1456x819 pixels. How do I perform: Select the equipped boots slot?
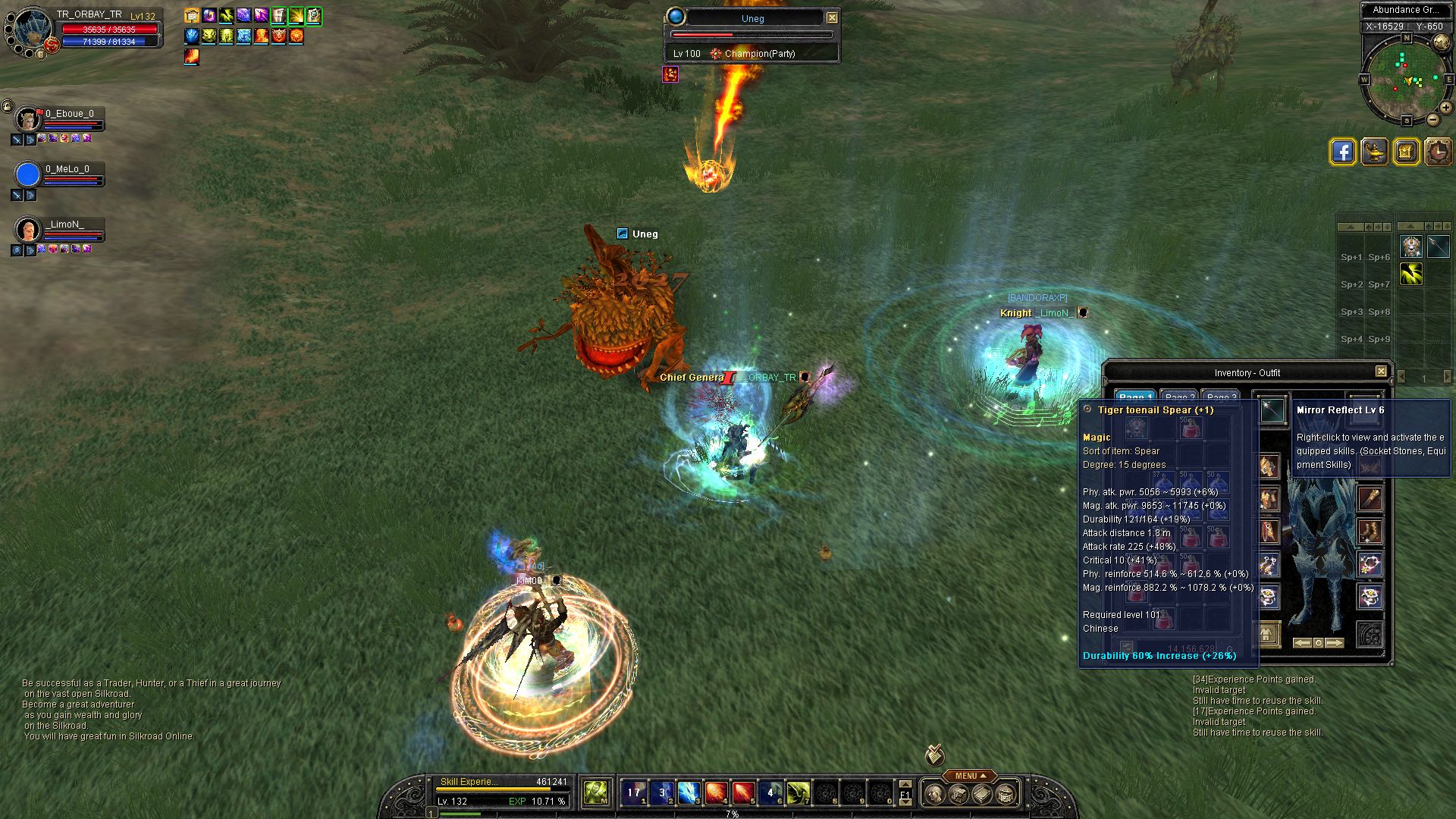1370,532
